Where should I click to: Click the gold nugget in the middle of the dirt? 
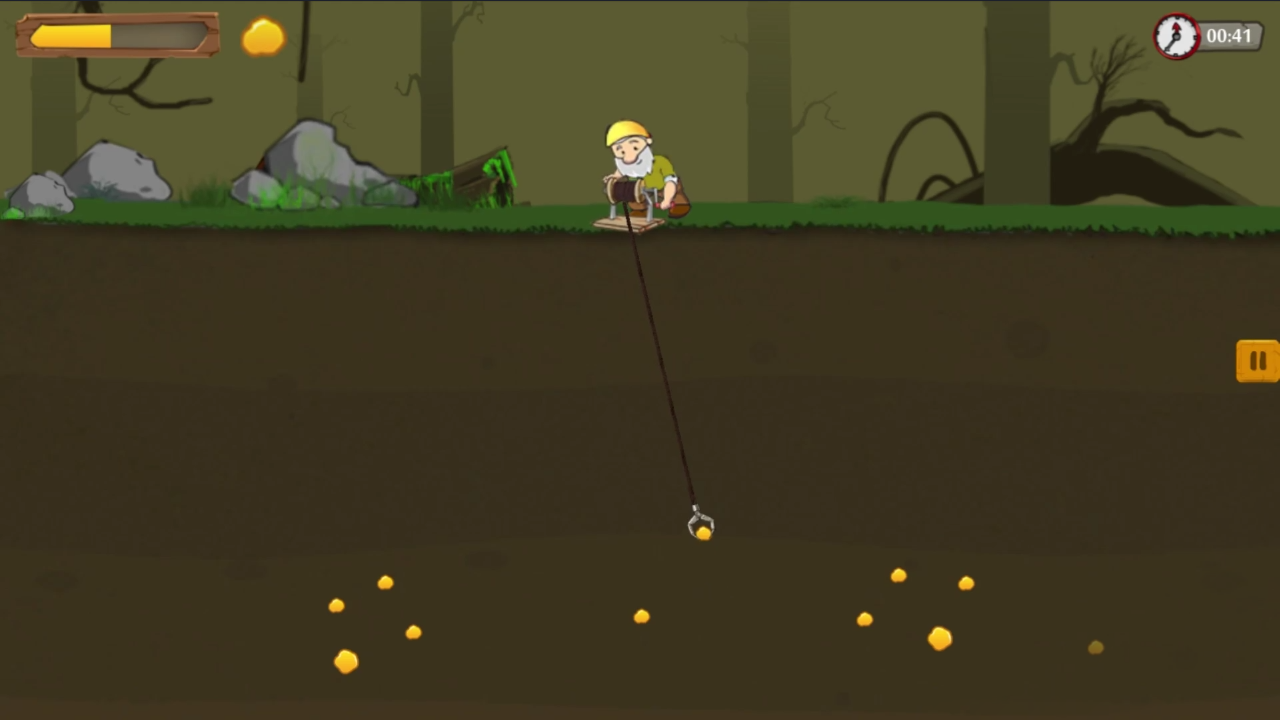(641, 616)
